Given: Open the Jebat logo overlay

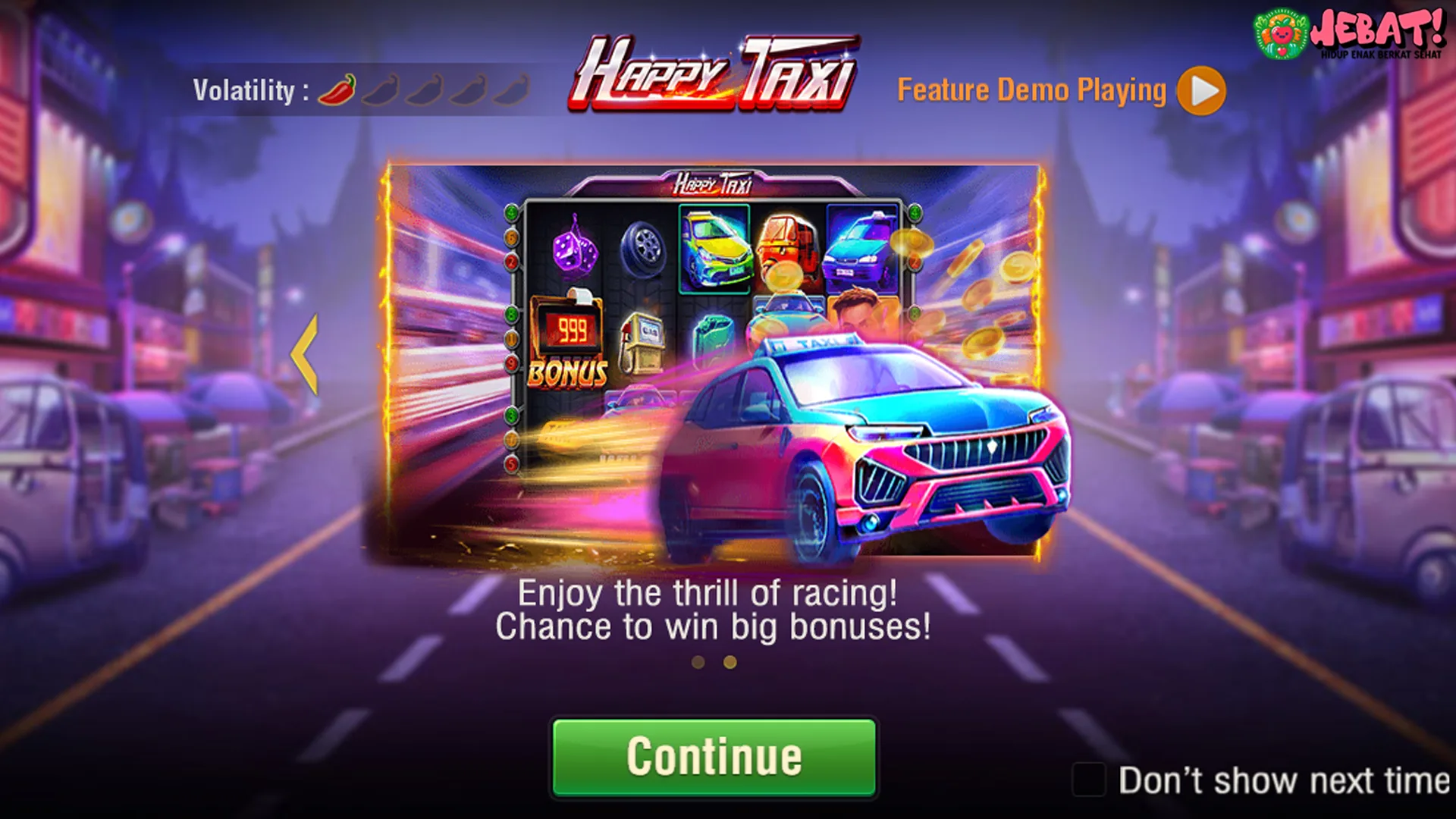Looking at the screenshot, I should [1348, 34].
